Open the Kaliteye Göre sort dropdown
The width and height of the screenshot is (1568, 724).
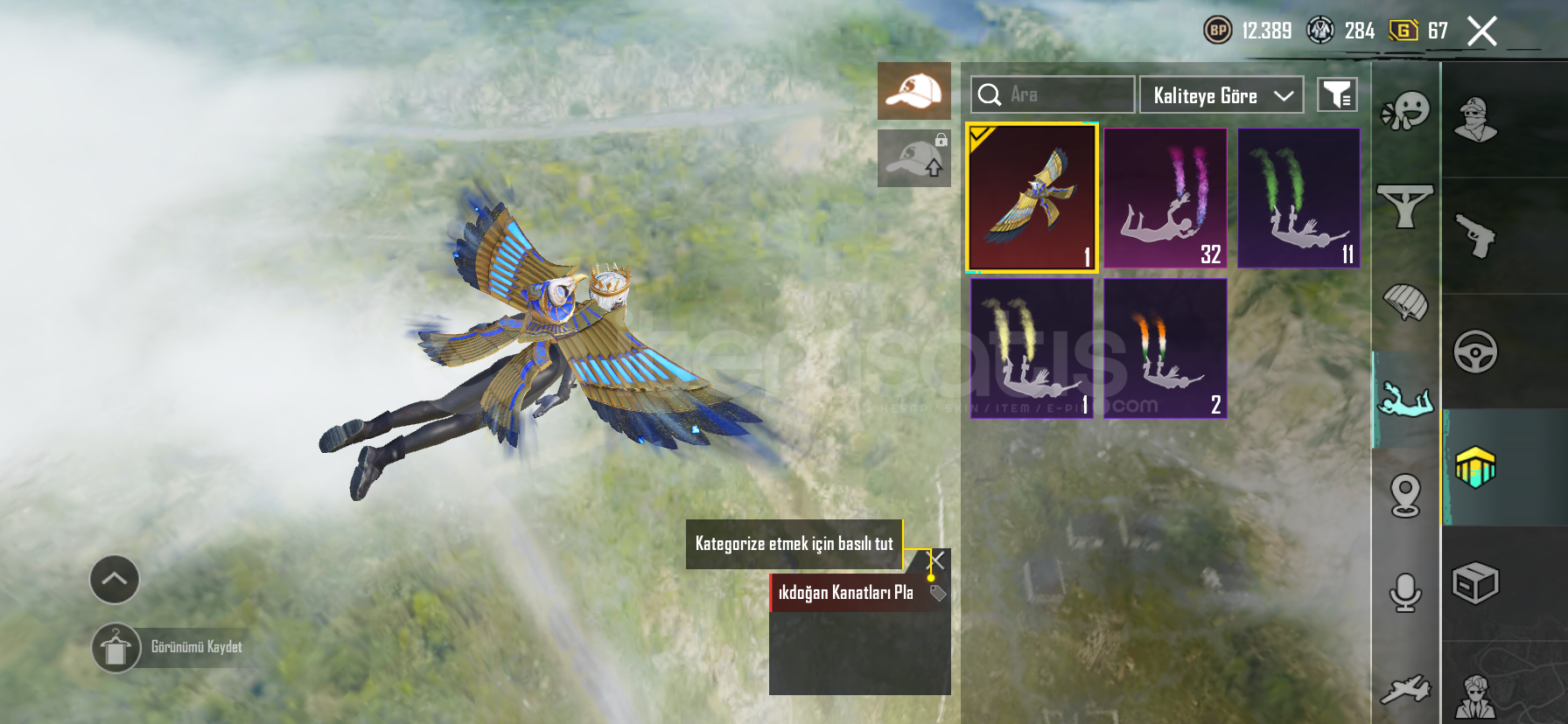pos(1221,95)
